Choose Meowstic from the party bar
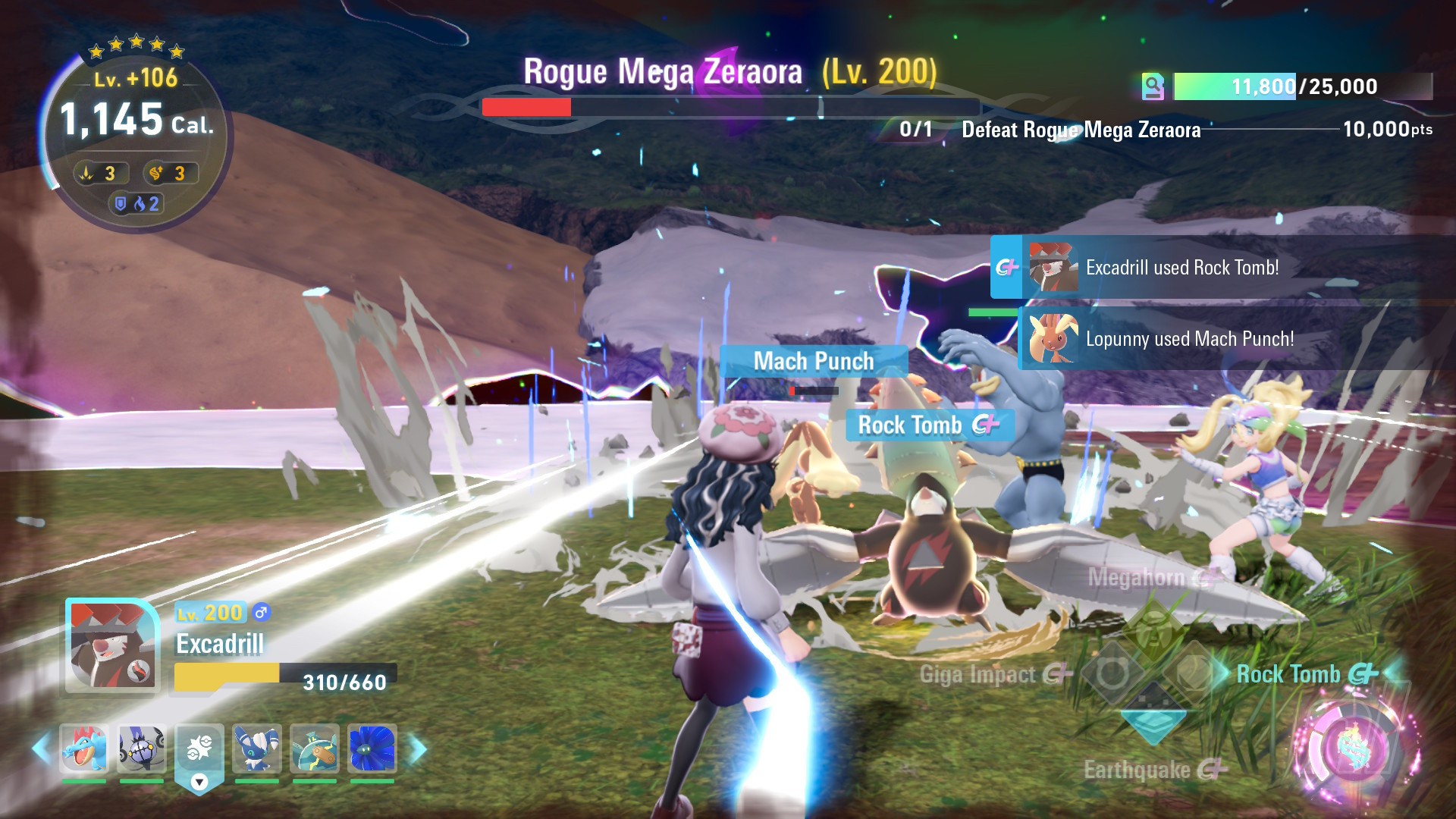1456x819 pixels. [257, 748]
